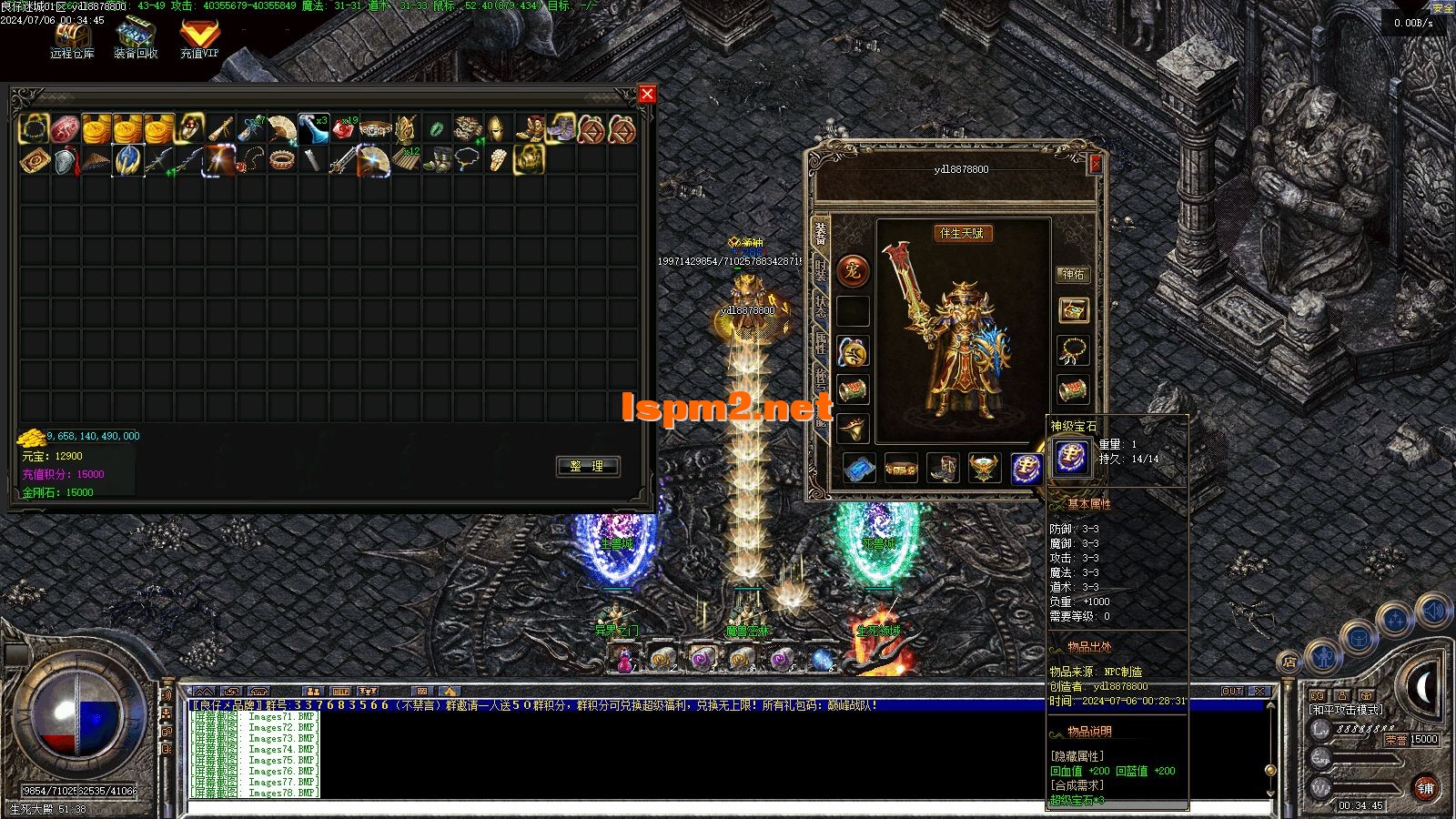Screen dimensions: 1456x819
Task: Open the red 铺 stall button
Action: point(1425,788)
